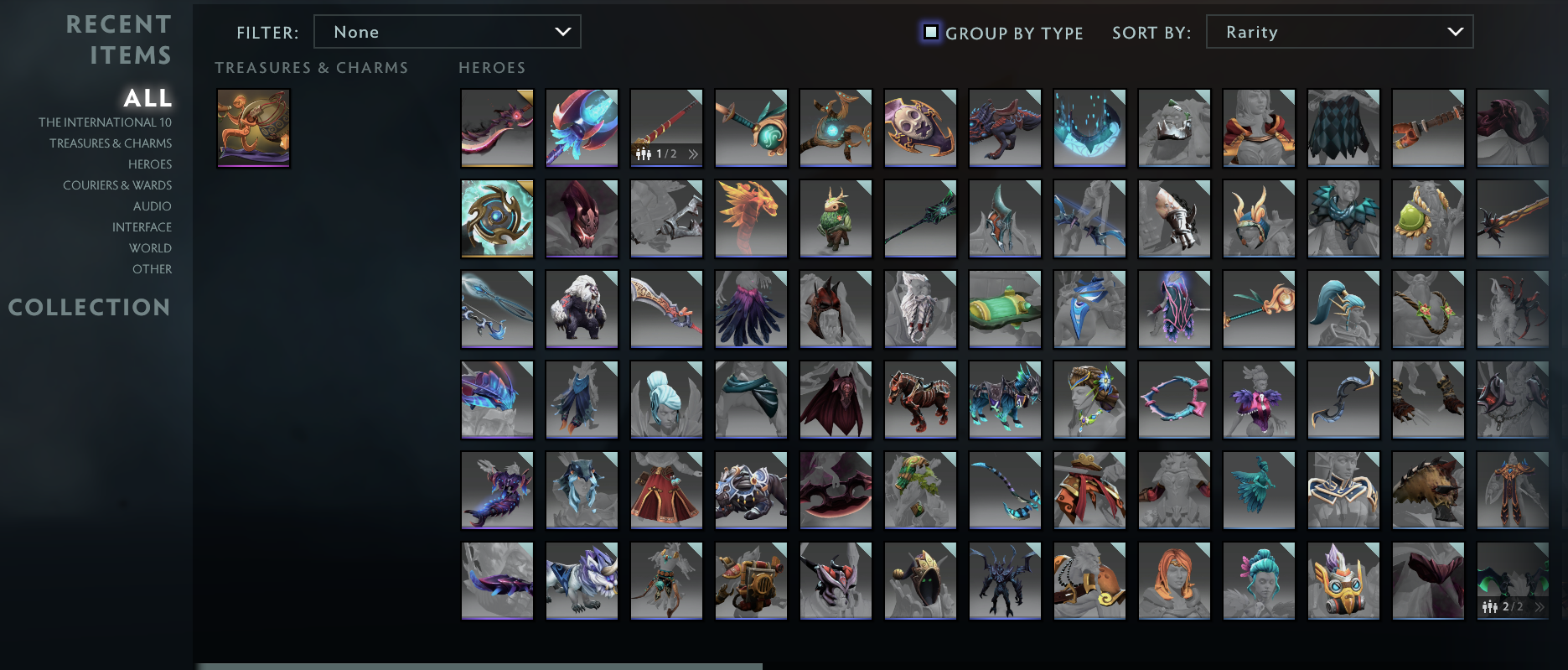Select the COURIERS & WARDS sidebar category
Viewport: 1568px width, 670px height.
click(116, 184)
